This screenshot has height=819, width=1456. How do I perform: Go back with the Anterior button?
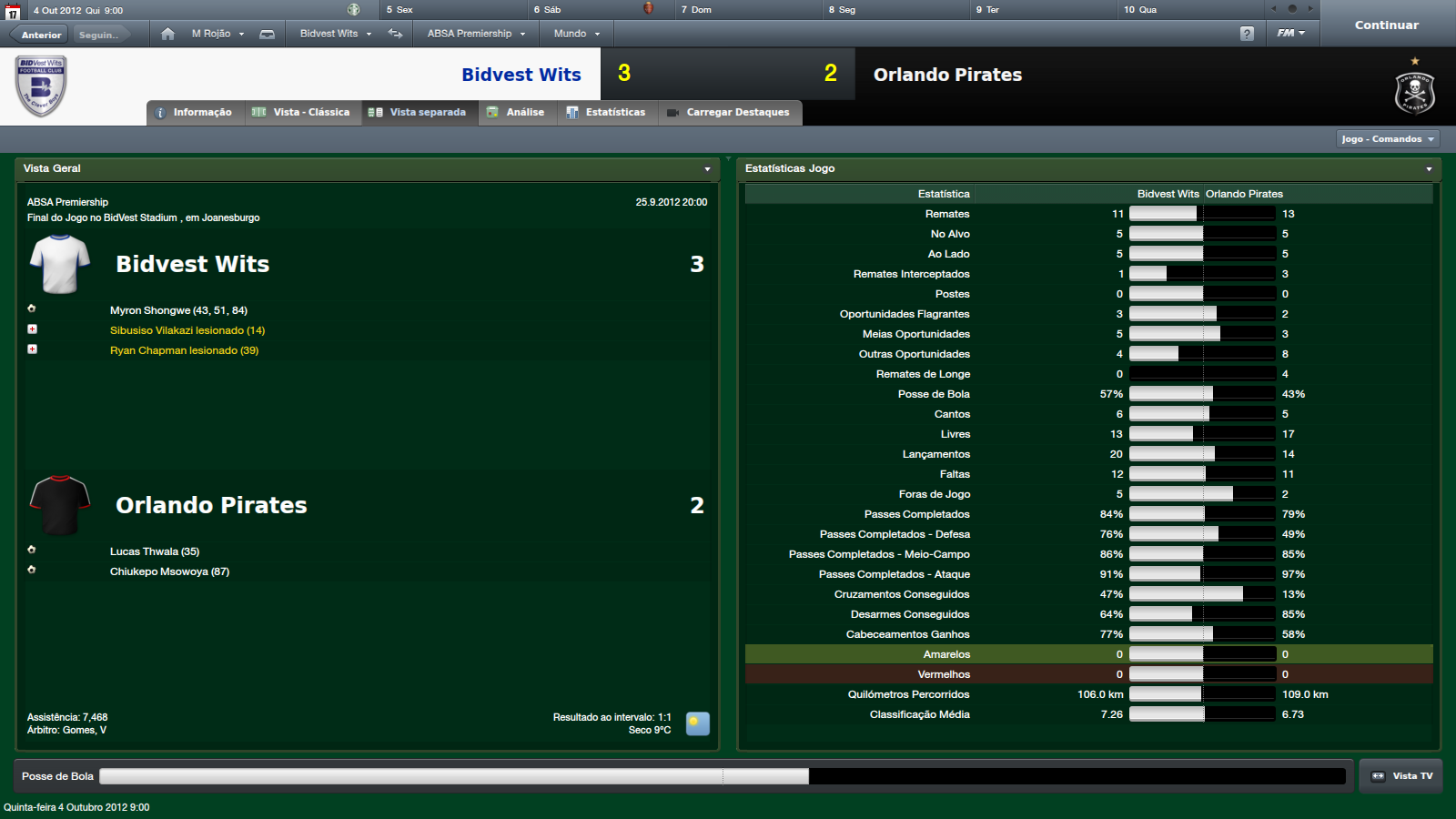[41, 35]
